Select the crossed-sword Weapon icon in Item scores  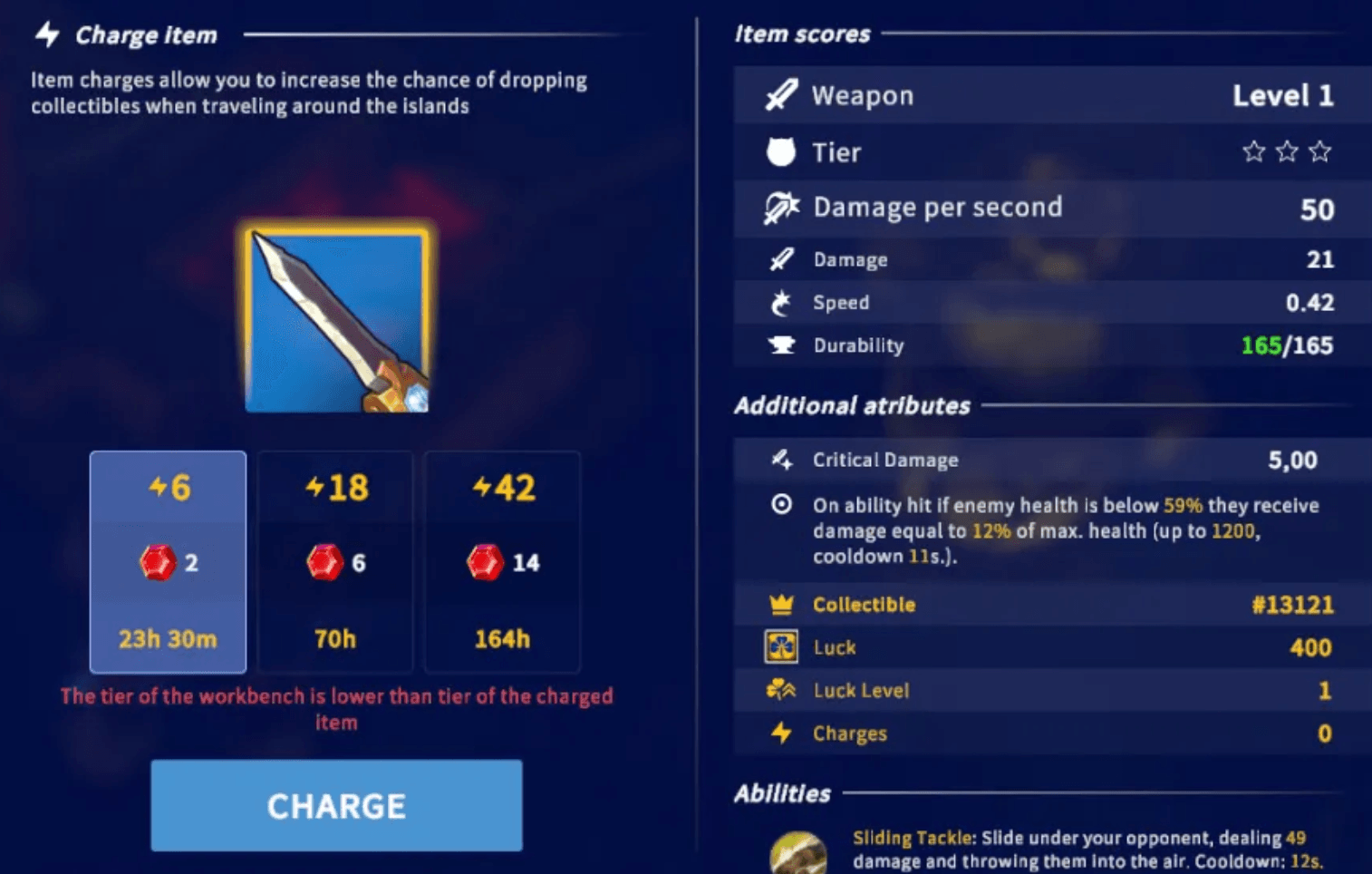[x=781, y=95]
